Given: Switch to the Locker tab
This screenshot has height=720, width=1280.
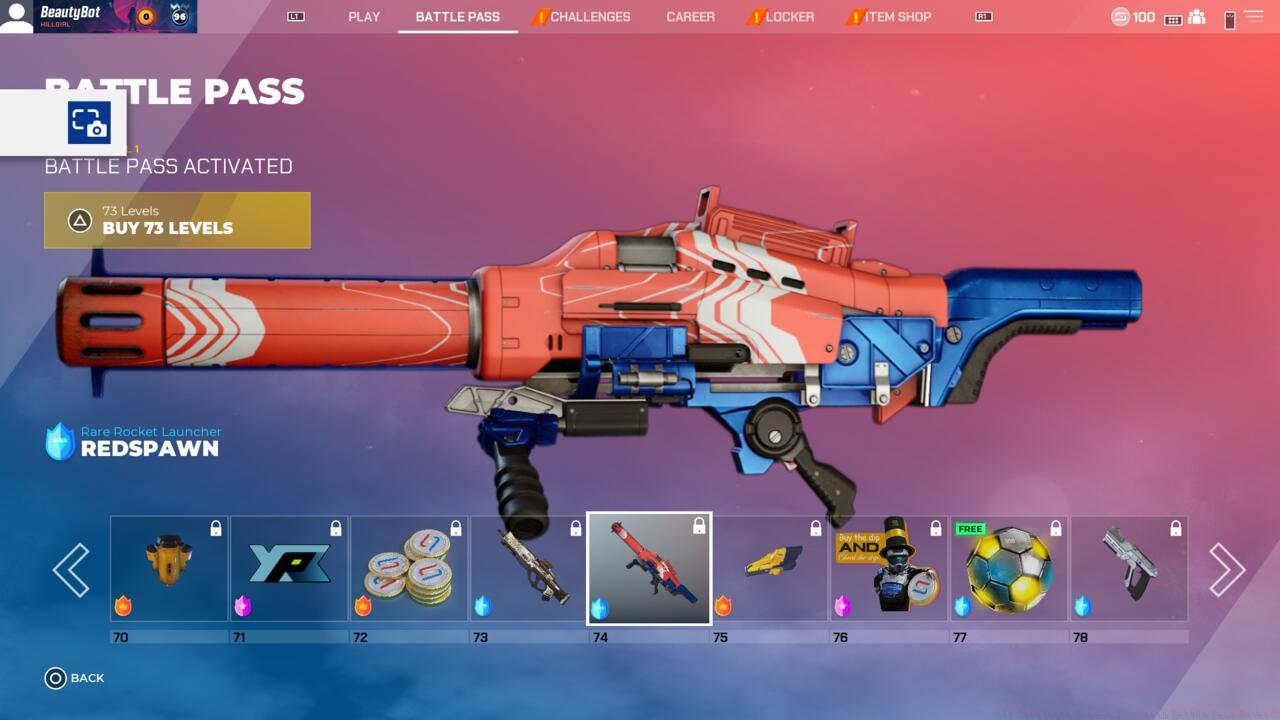Looking at the screenshot, I should [789, 17].
